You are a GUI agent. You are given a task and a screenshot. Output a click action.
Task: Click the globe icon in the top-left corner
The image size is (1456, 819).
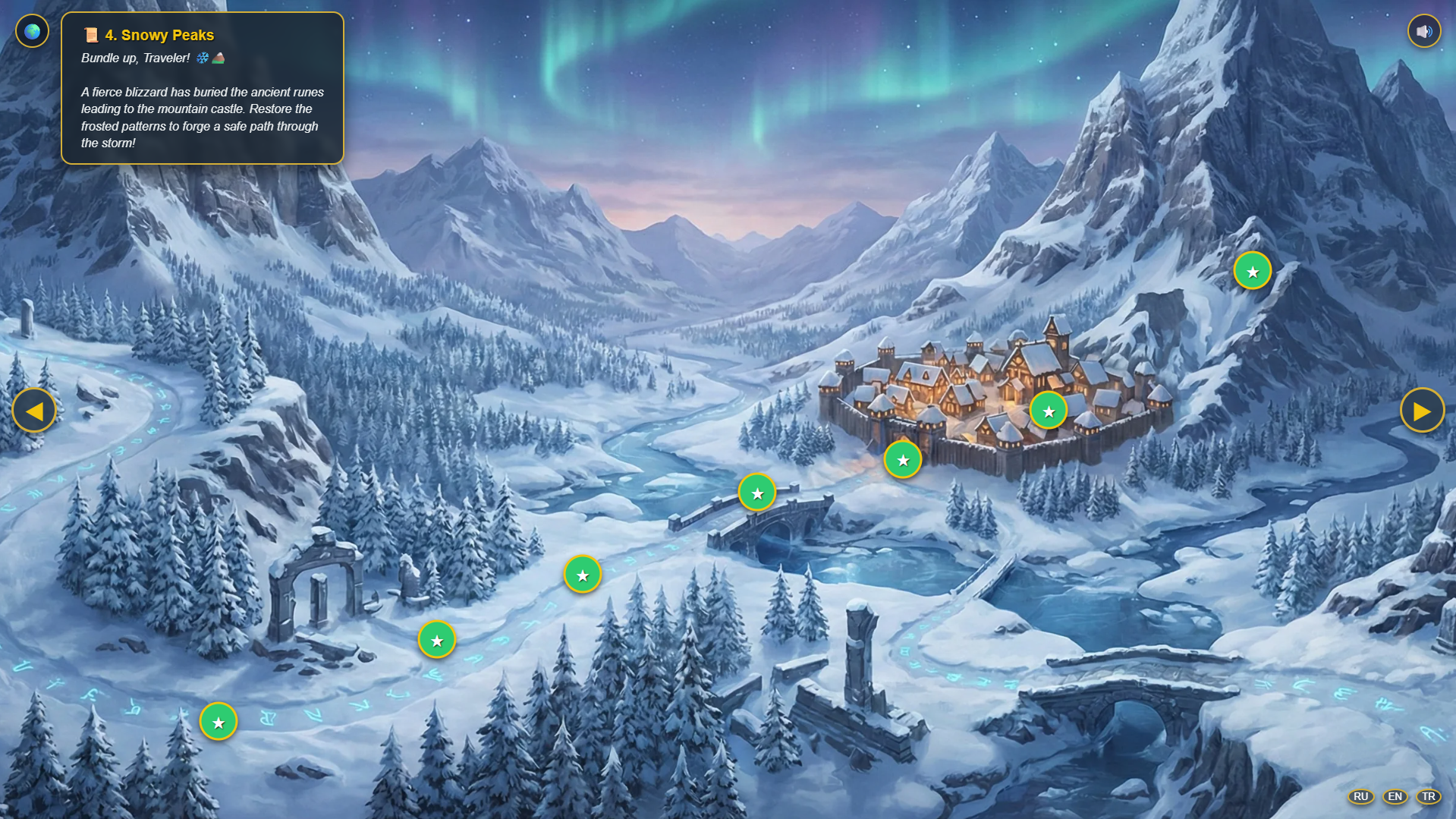(31, 30)
